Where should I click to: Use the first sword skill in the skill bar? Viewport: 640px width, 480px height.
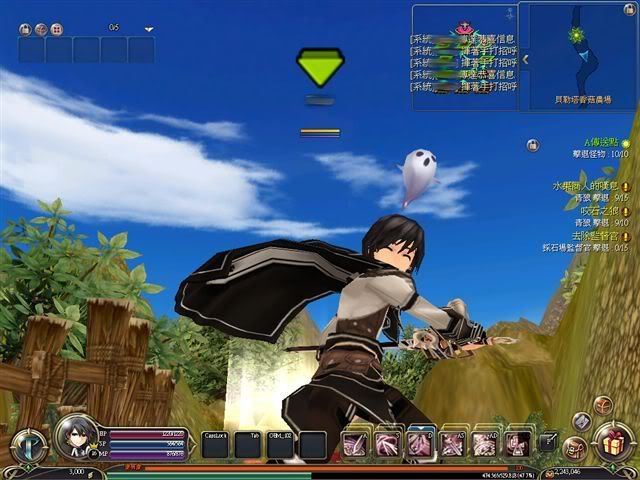pyautogui.click(x=356, y=443)
